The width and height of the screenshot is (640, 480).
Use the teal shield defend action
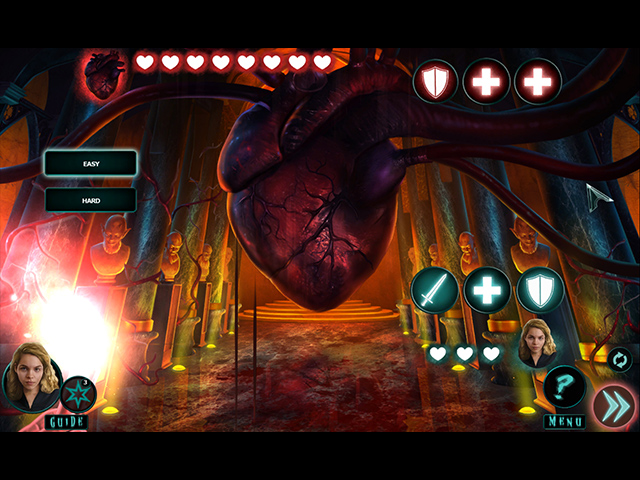(541, 291)
